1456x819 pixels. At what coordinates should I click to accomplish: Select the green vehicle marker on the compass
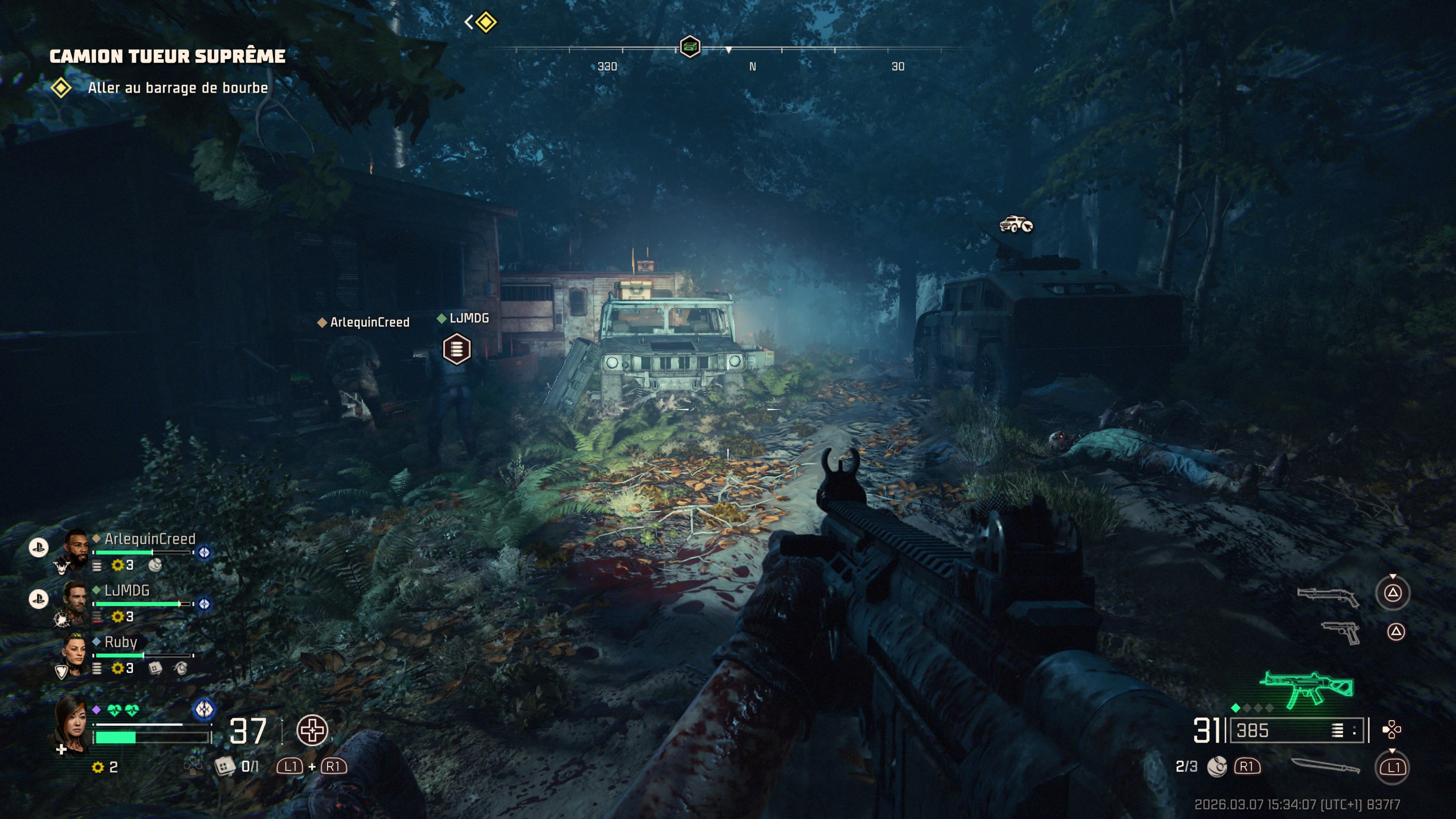coord(690,46)
